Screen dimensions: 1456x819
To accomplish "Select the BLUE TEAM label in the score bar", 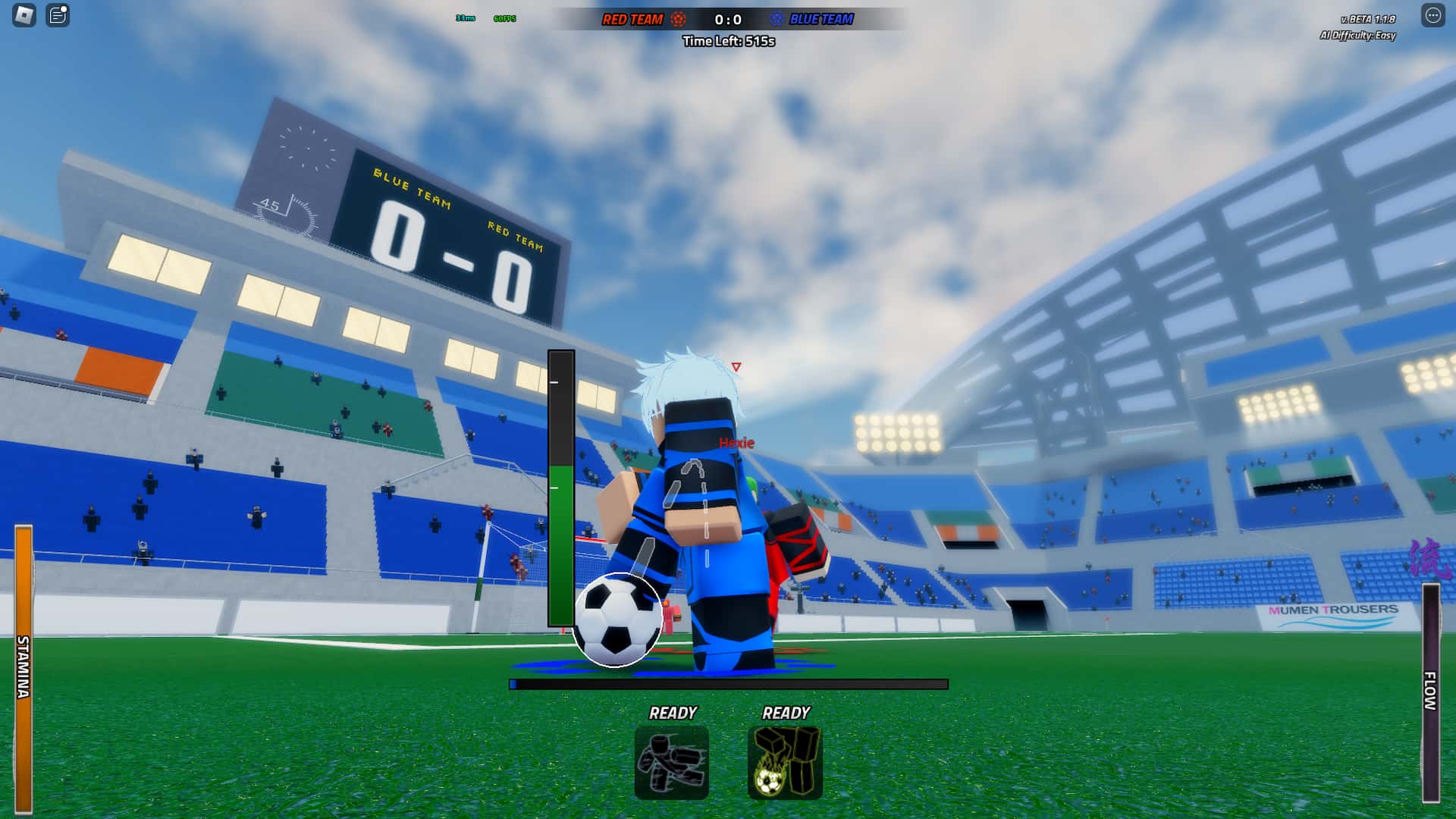I will tap(823, 19).
